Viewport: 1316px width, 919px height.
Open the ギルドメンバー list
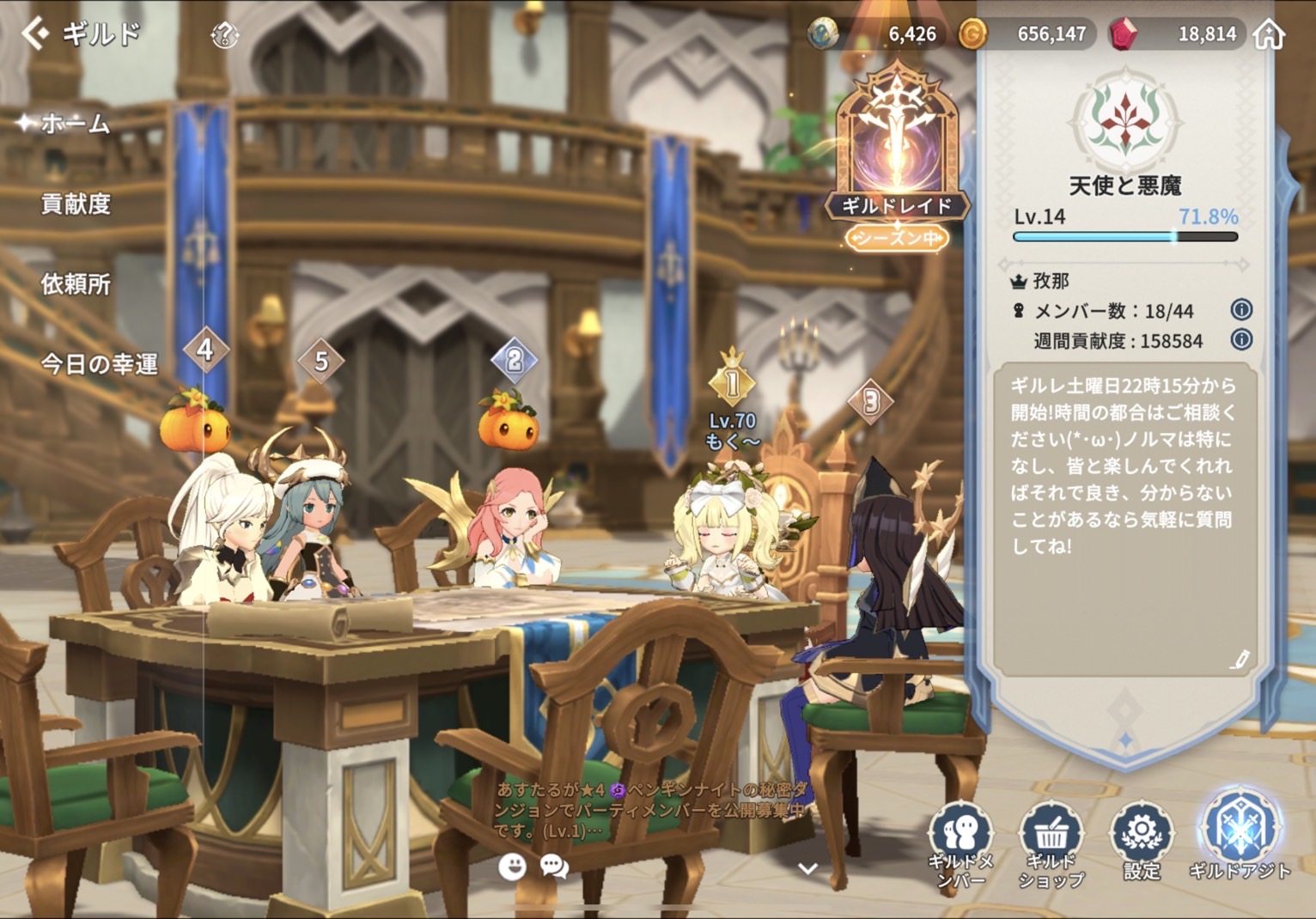coord(960,843)
